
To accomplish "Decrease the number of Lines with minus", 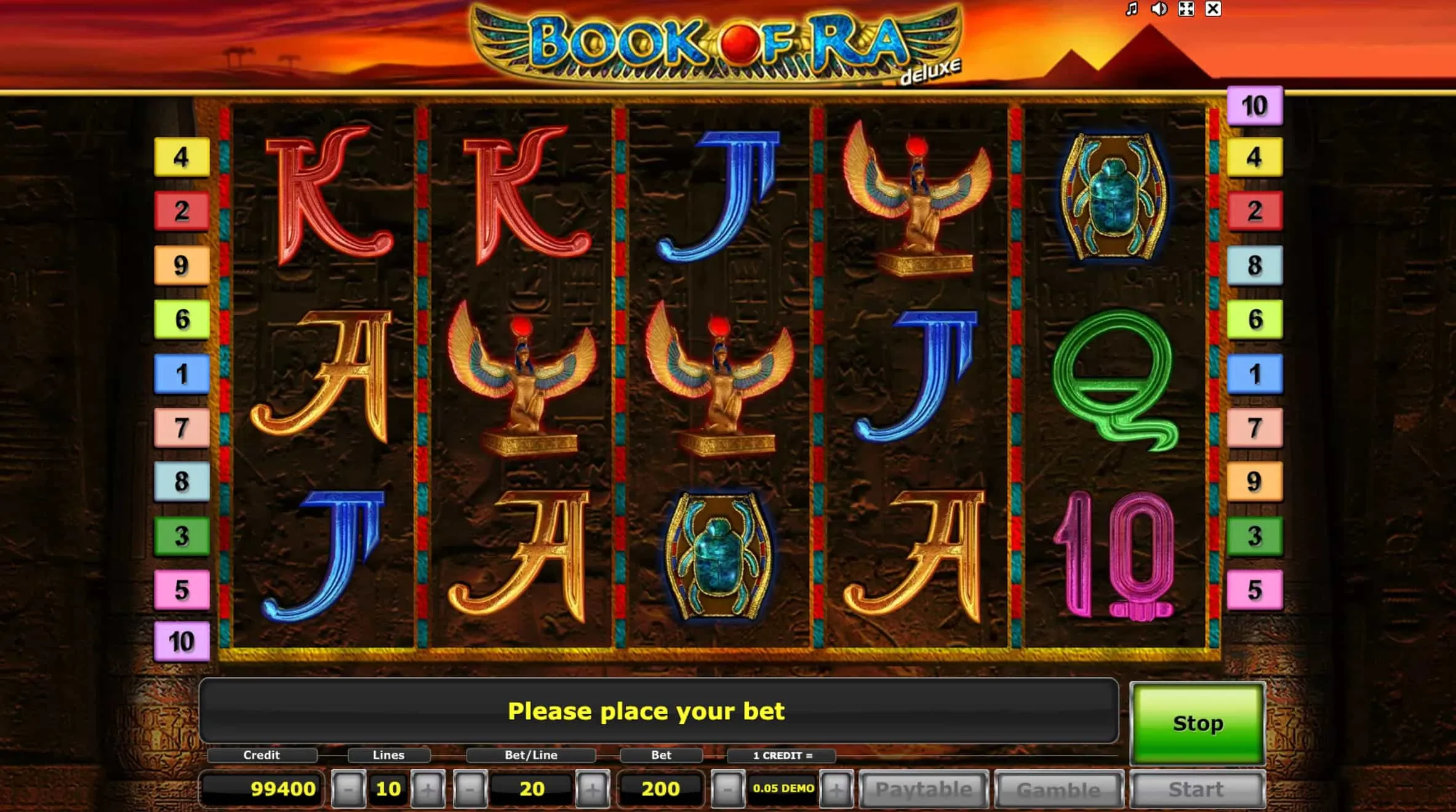I will pos(348,789).
